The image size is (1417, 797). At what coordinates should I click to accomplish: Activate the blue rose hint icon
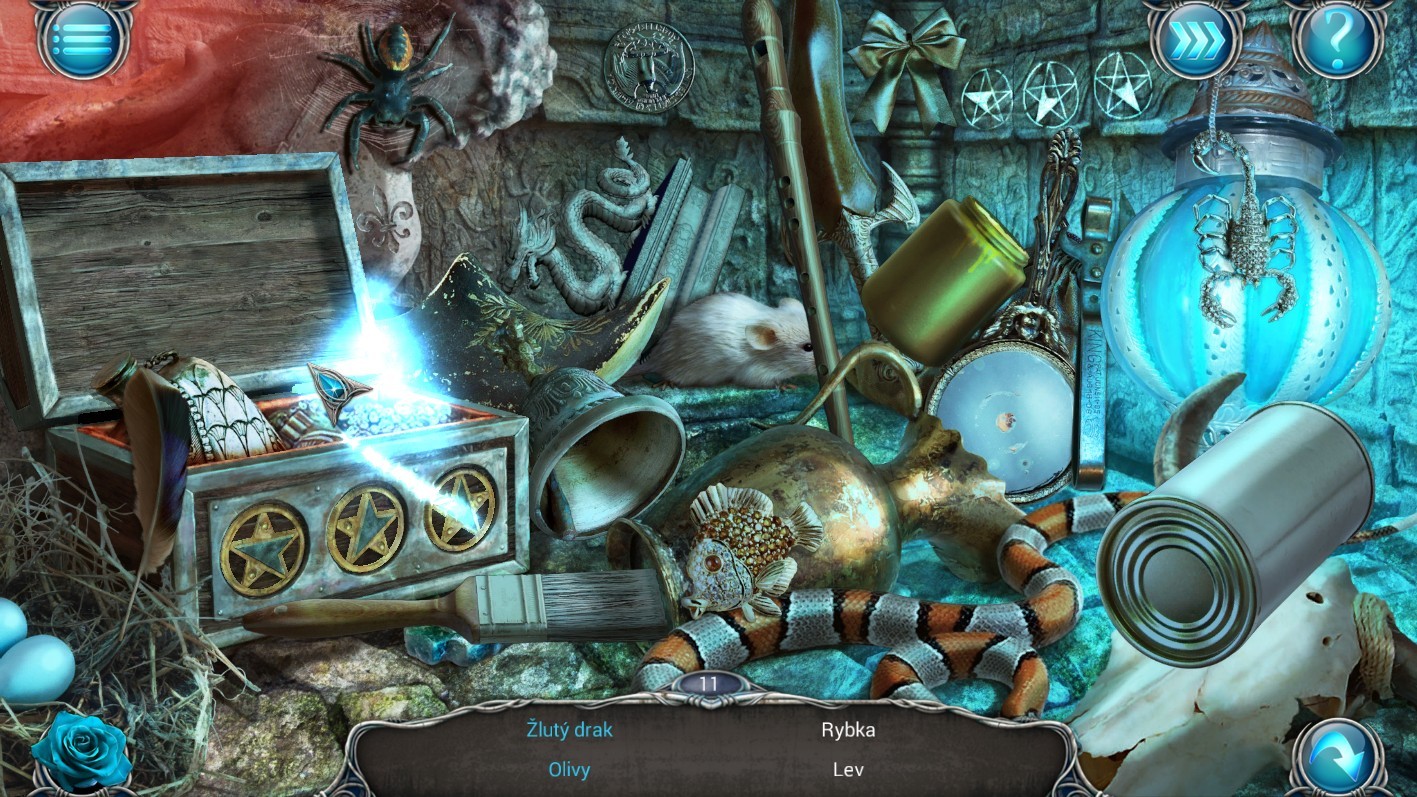[x=82, y=751]
